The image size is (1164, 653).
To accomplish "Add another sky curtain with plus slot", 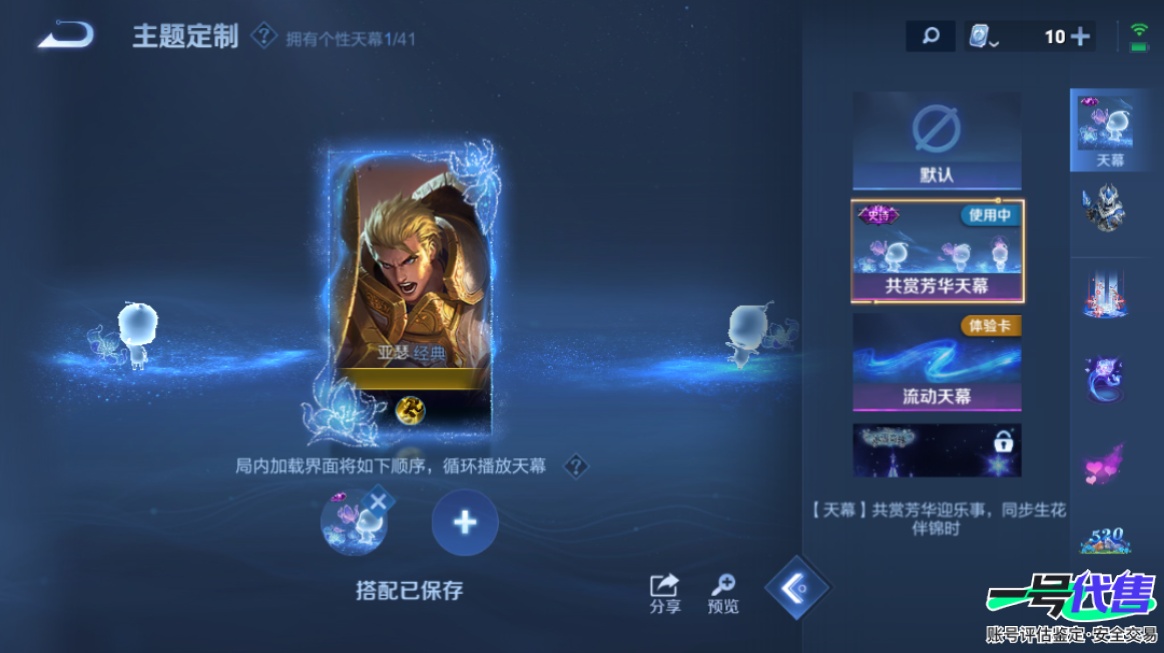I will (465, 522).
